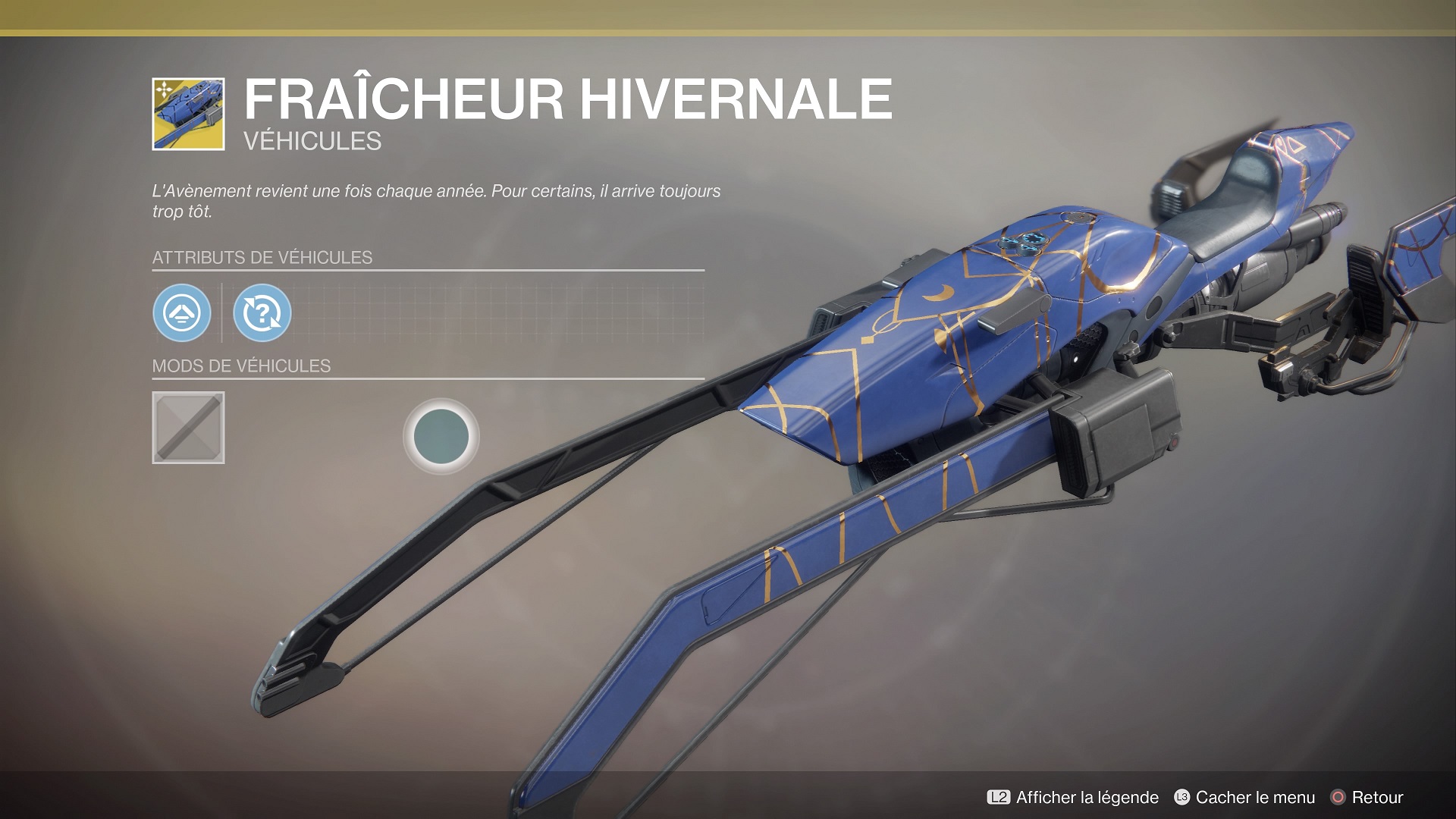1456x819 pixels.
Task: Select the upward arrow vehicle attribute icon
Action: coord(182,312)
